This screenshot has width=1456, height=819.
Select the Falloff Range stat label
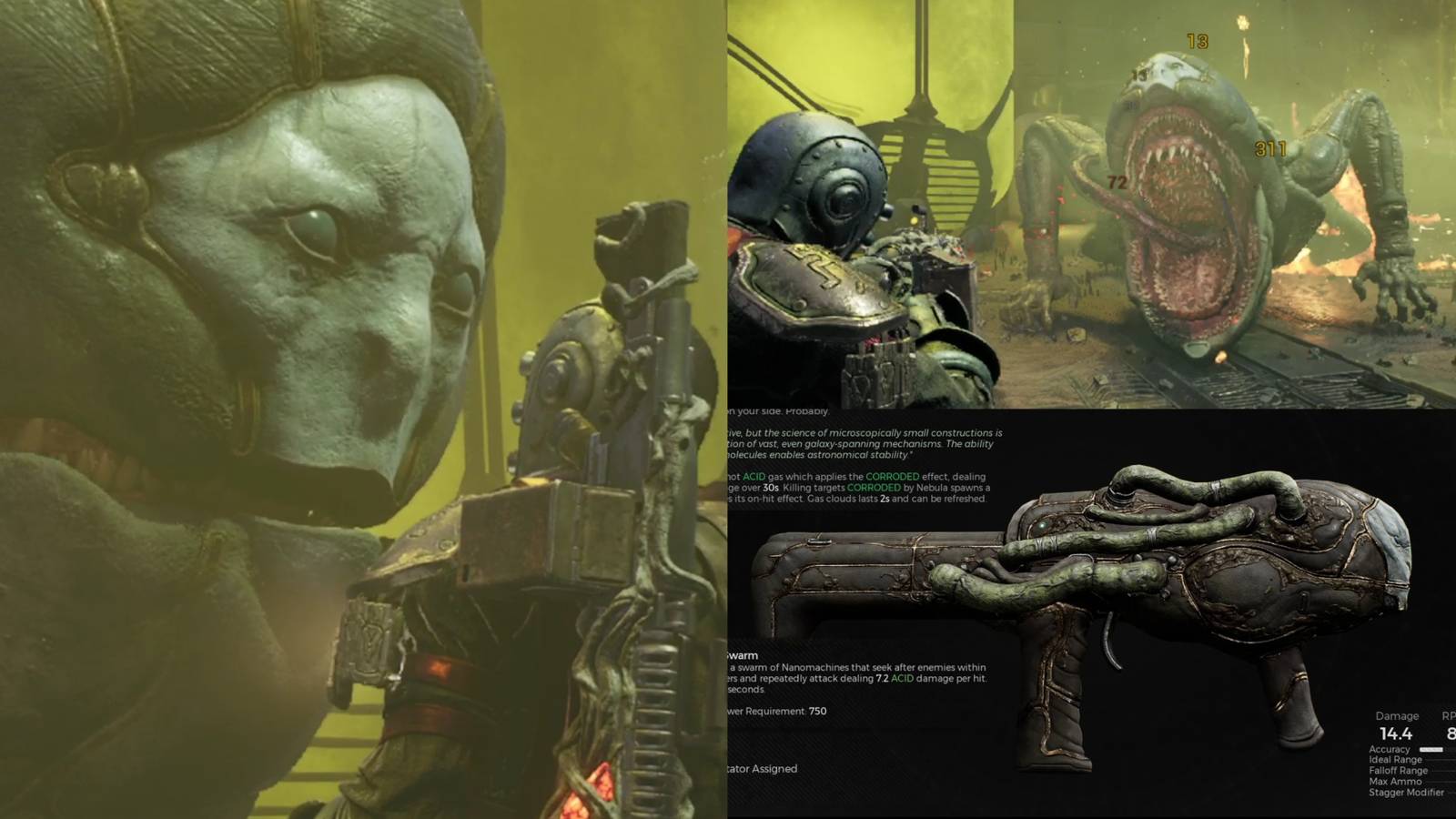click(1400, 771)
